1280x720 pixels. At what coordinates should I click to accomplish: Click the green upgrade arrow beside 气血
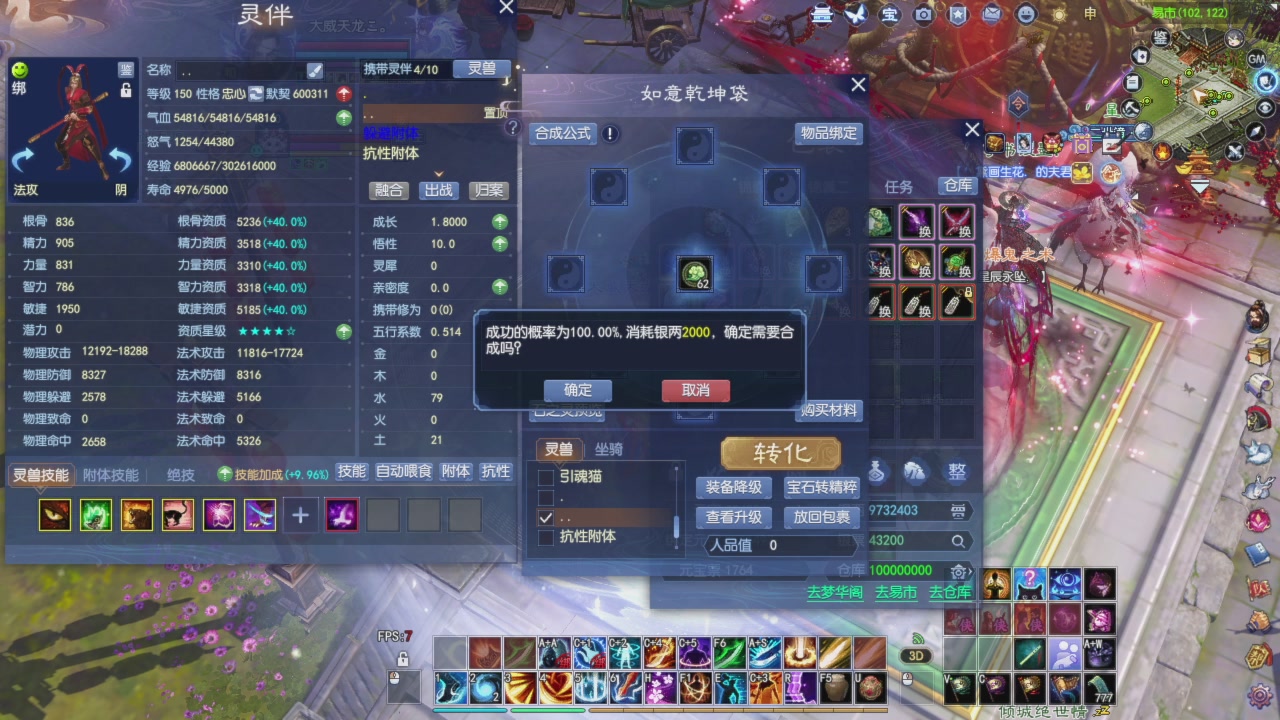345,117
